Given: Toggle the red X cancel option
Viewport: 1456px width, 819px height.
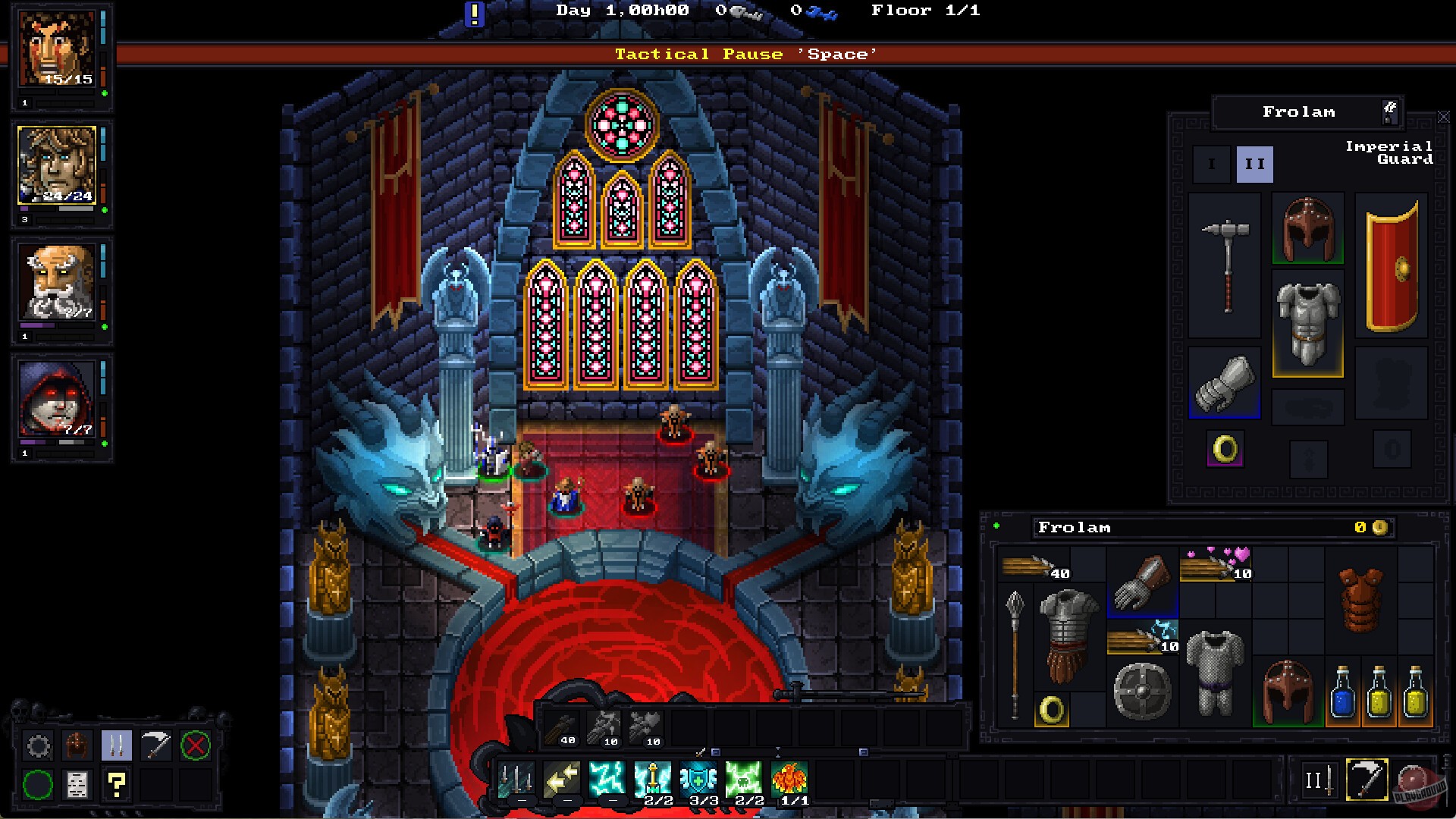Looking at the screenshot, I should (196, 744).
